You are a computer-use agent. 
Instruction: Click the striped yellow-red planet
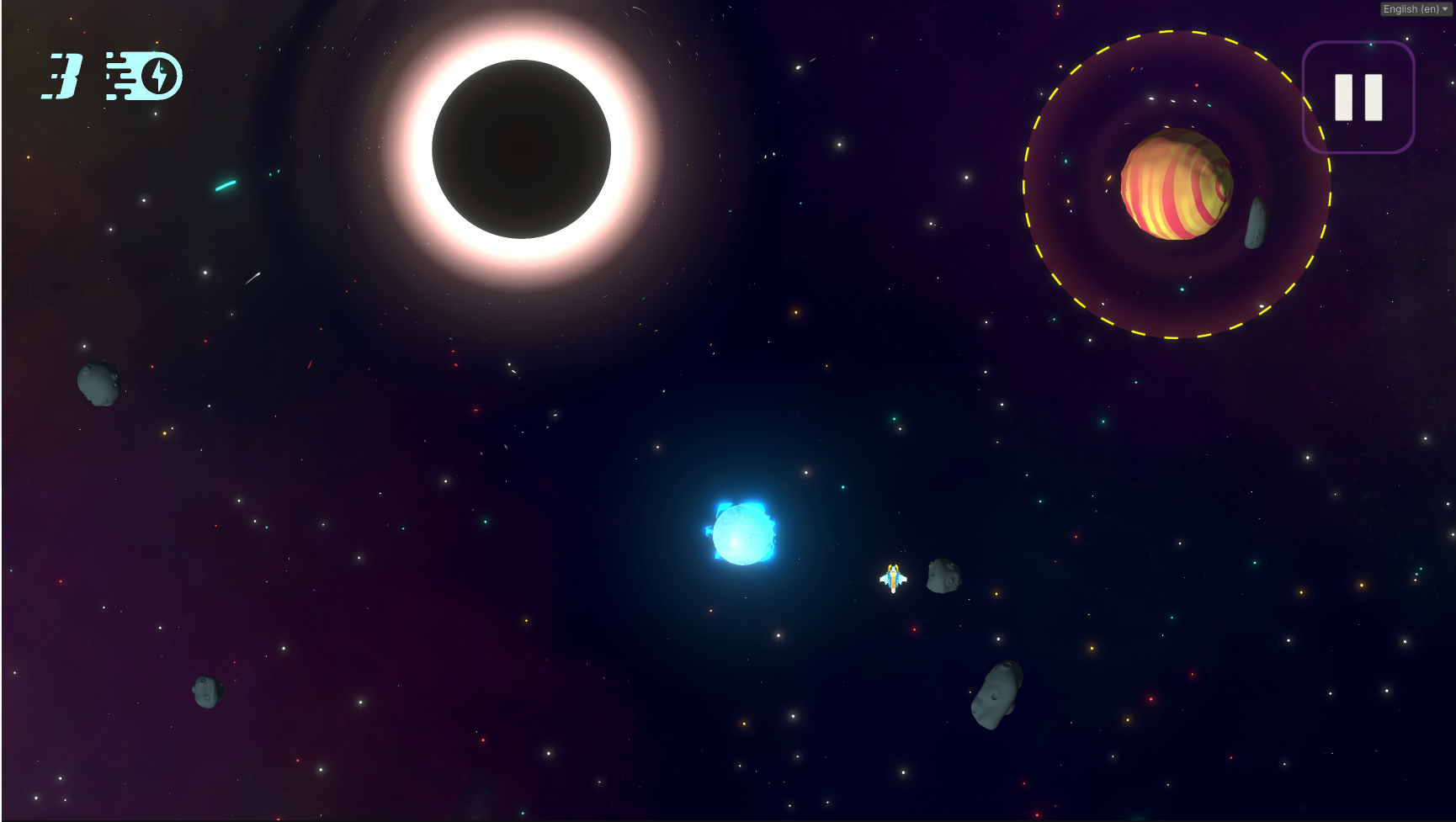tap(1176, 183)
